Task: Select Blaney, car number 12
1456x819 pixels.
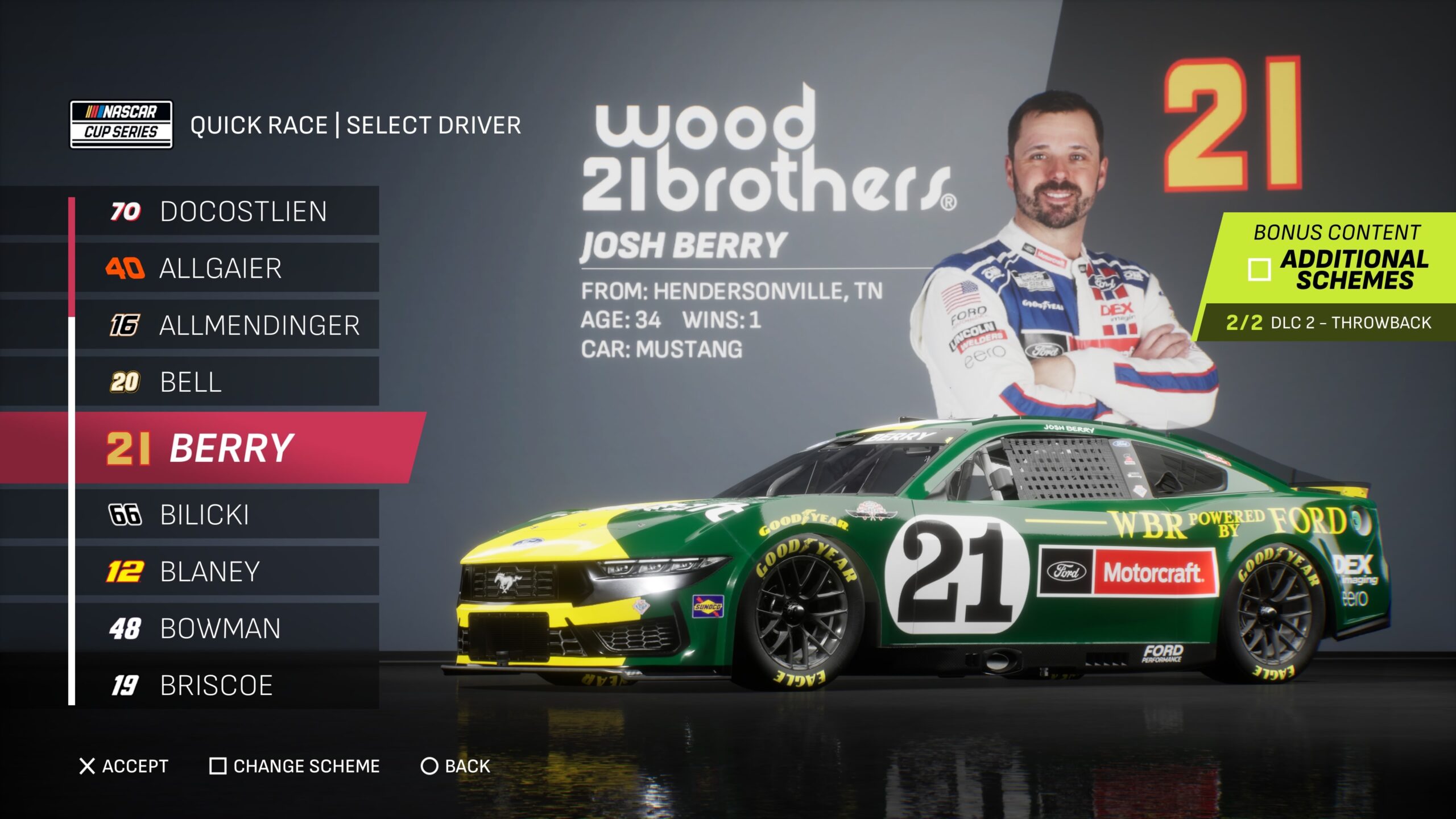Action: (x=227, y=572)
